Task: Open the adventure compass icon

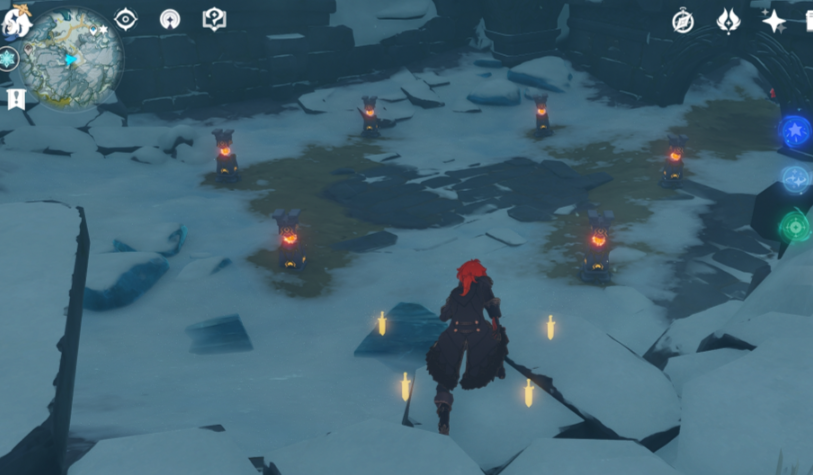Action: point(683,21)
